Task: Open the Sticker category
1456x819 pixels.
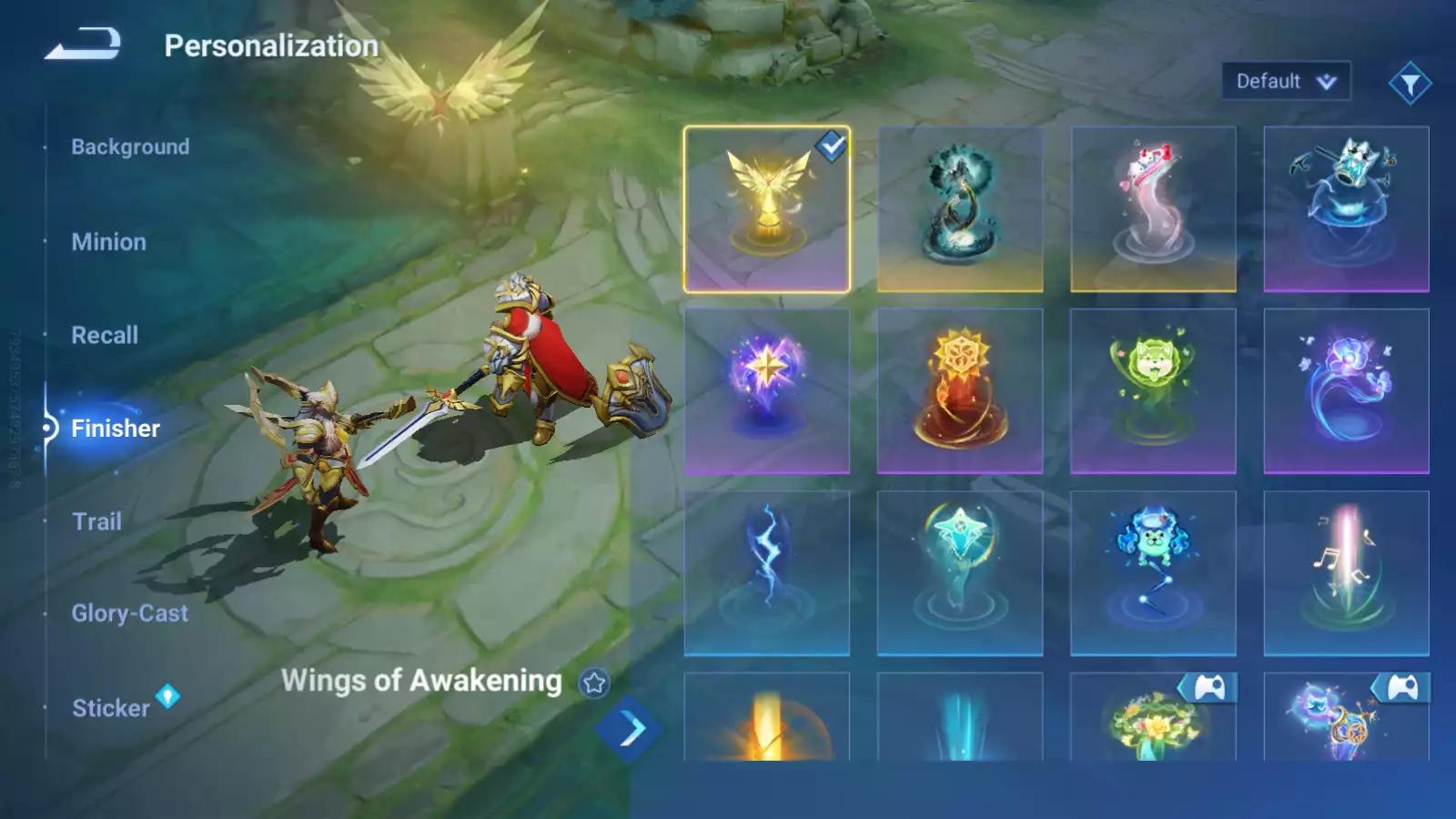Action: click(111, 708)
